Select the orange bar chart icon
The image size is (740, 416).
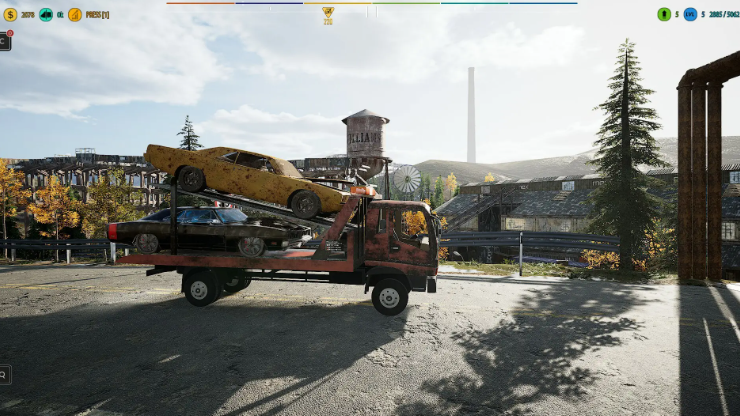[75, 15]
